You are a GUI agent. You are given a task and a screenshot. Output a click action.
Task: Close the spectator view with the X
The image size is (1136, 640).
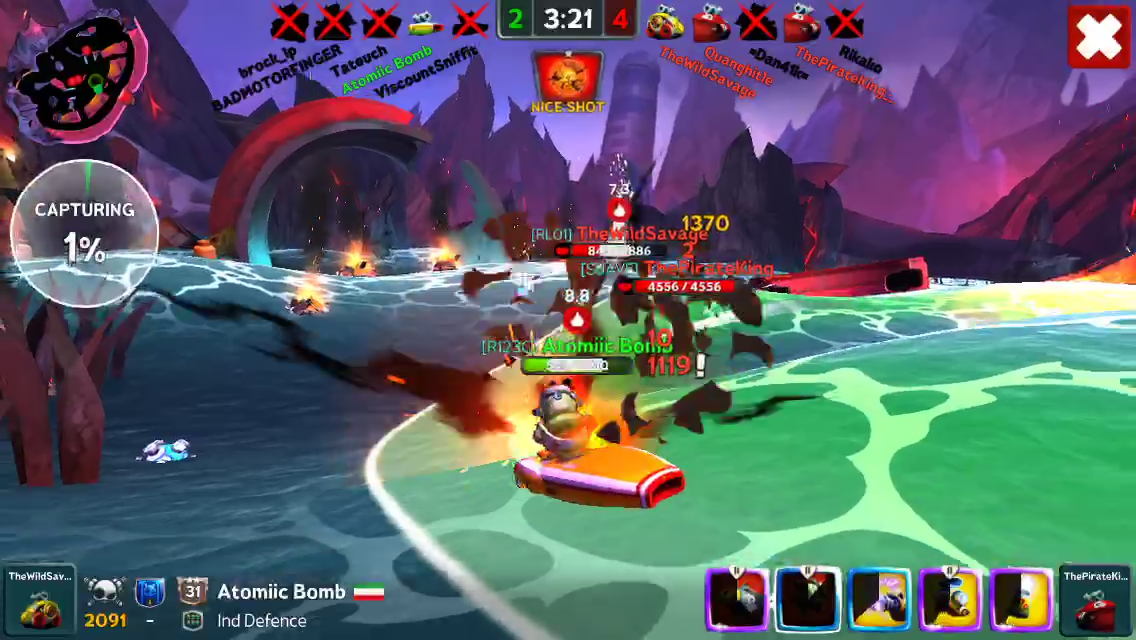click(x=1099, y=37)
